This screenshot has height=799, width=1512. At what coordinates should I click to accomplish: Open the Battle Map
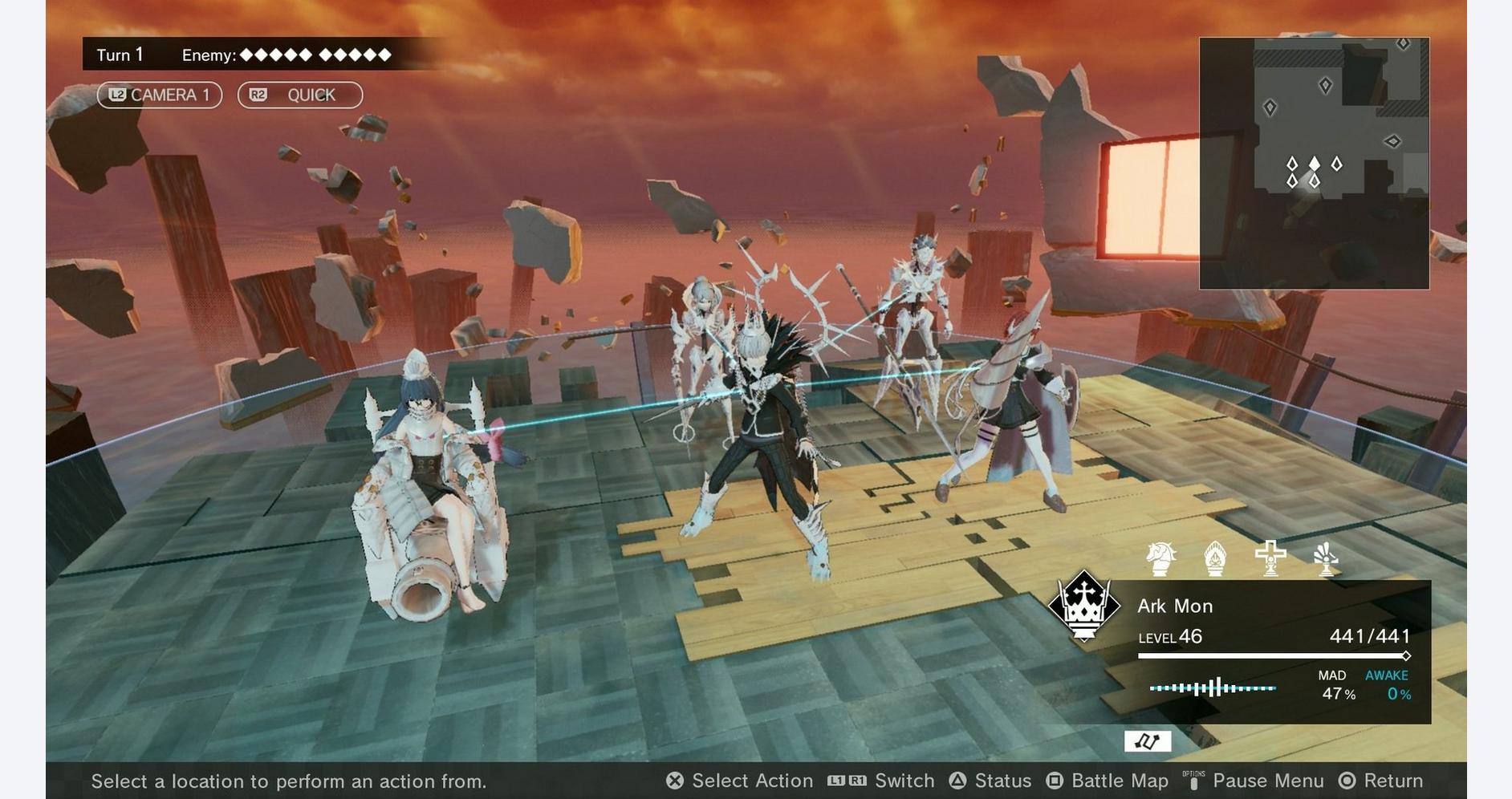(1108, 781)
